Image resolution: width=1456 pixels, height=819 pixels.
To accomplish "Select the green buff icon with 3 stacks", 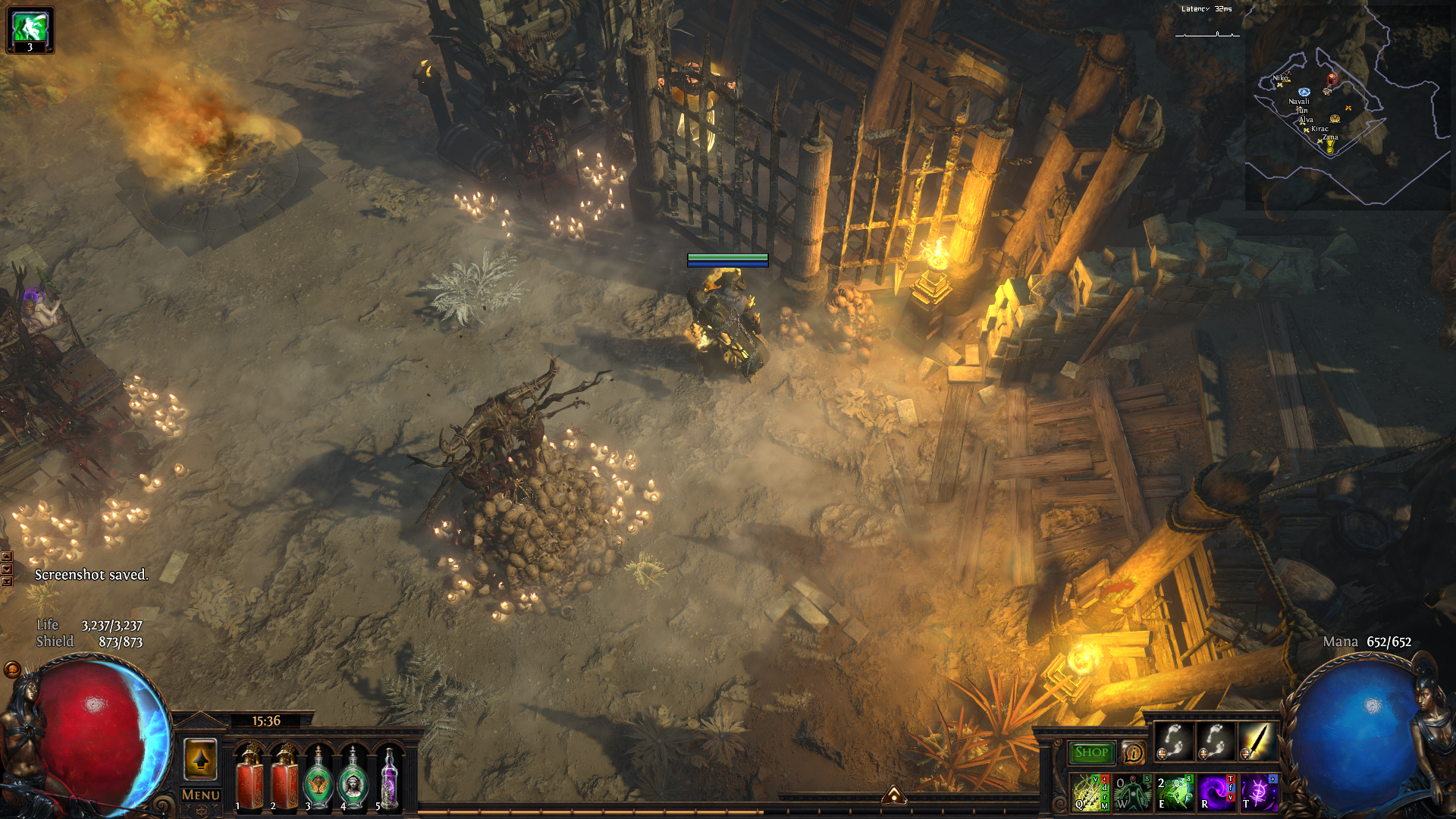I will (30, 30).
